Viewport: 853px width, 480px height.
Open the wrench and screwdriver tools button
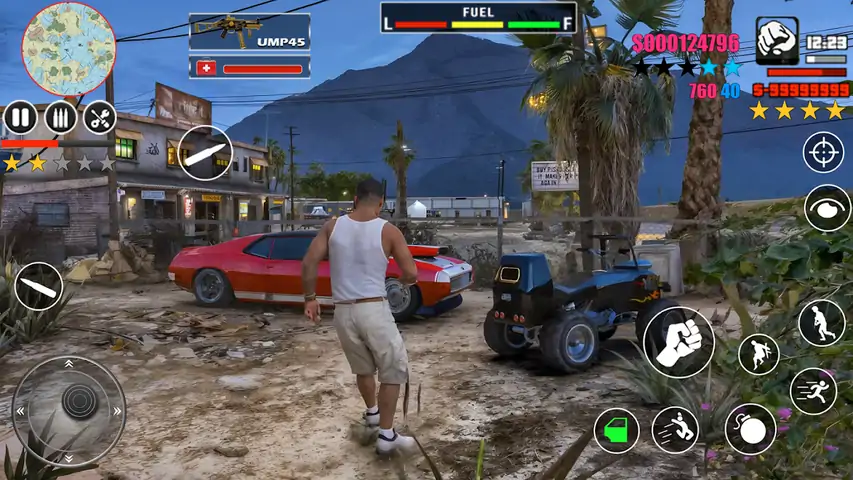click(99, 118)
